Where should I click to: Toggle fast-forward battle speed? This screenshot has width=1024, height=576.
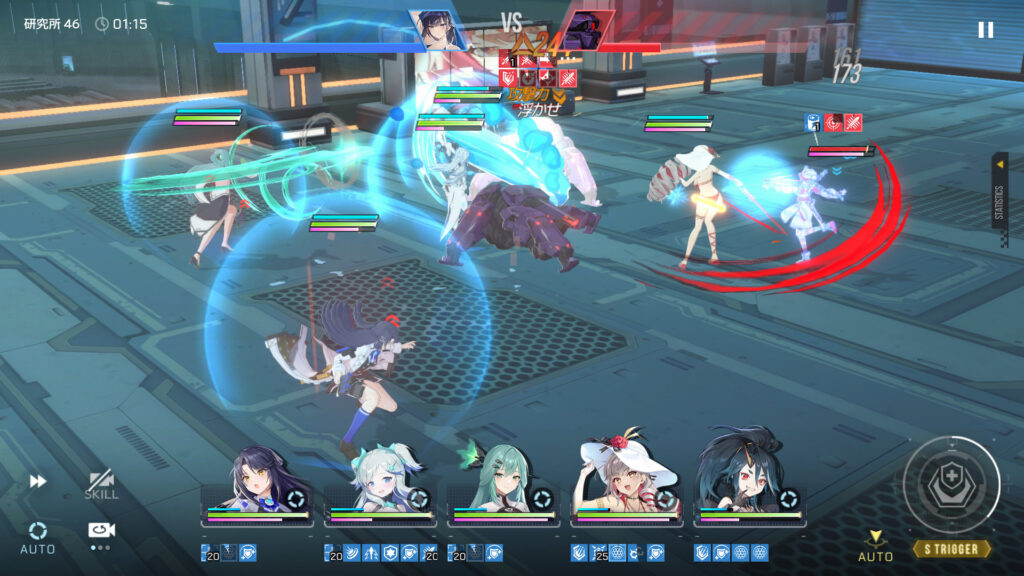pyautogui.click(x=38, y=481)
